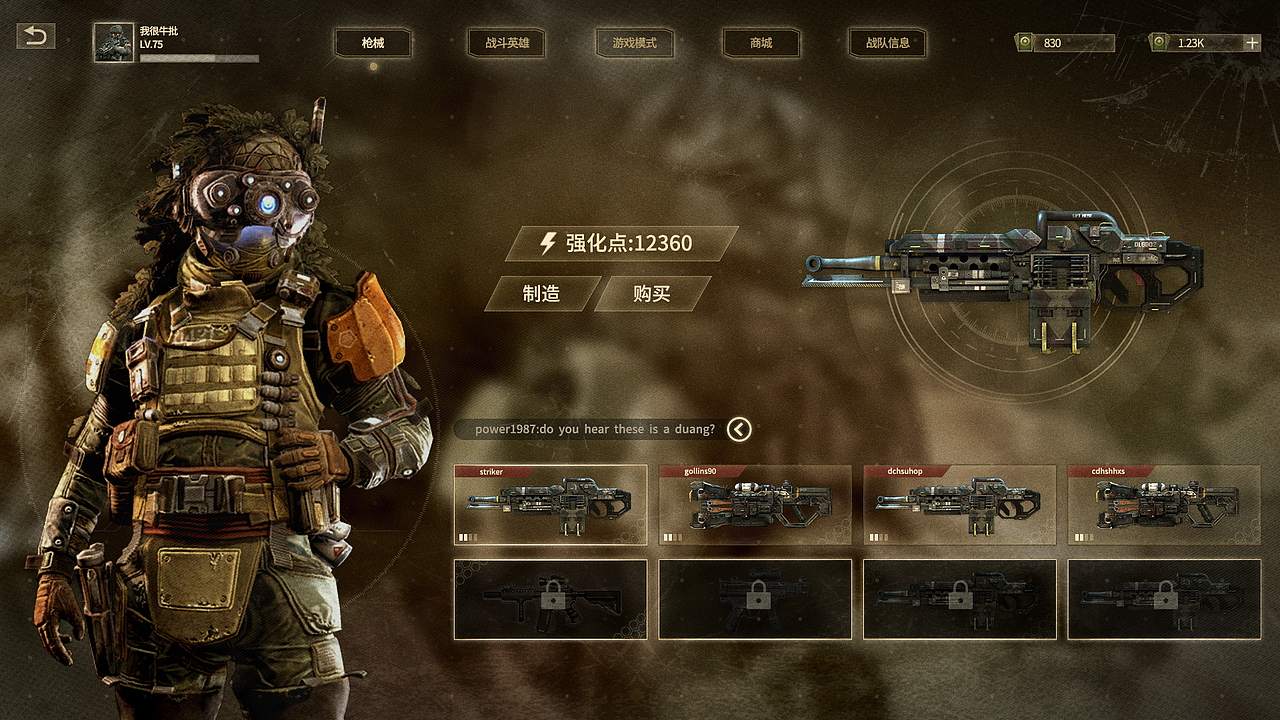Select the 游戏模式 tab
1280x720 pixels.
[x=634, y=43]
